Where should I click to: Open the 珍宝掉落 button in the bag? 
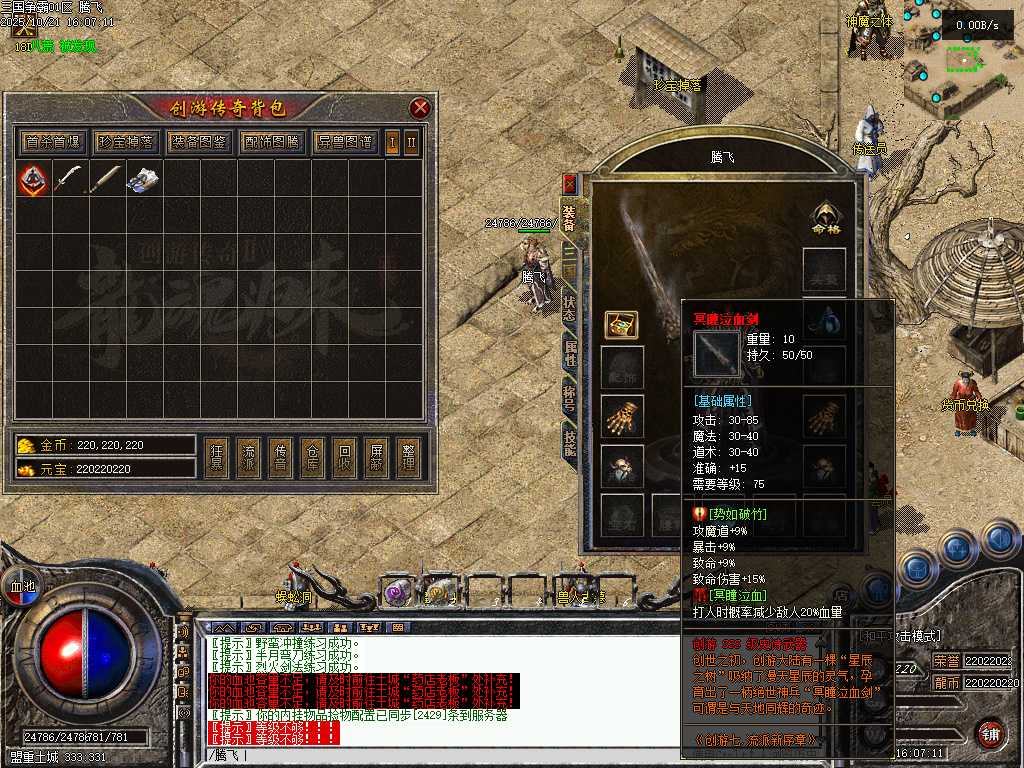tap(125, 142)
